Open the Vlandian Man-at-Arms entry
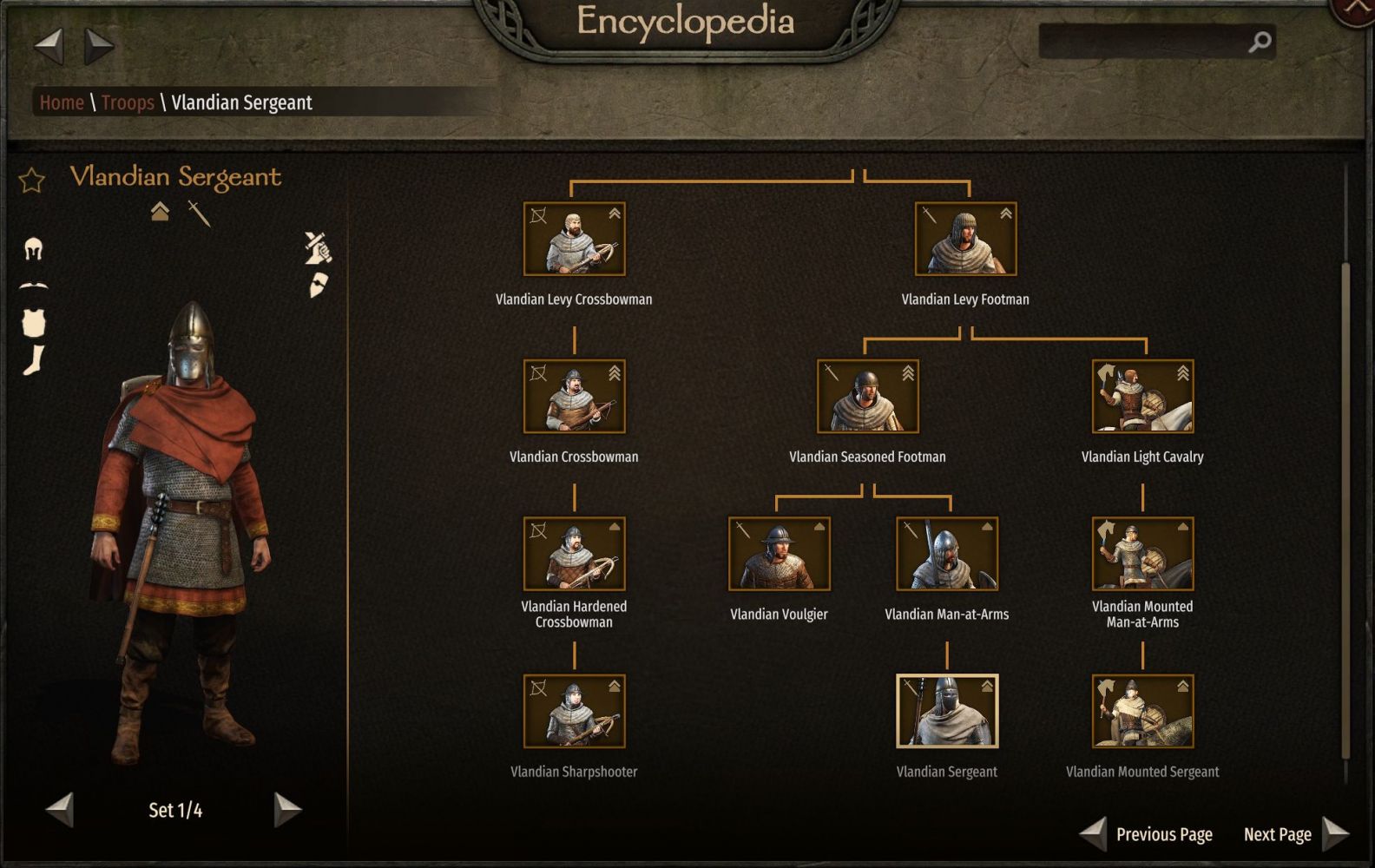The width and height of the screenshot is (1375, 868). pyautogui.click(x=946, y=554)
